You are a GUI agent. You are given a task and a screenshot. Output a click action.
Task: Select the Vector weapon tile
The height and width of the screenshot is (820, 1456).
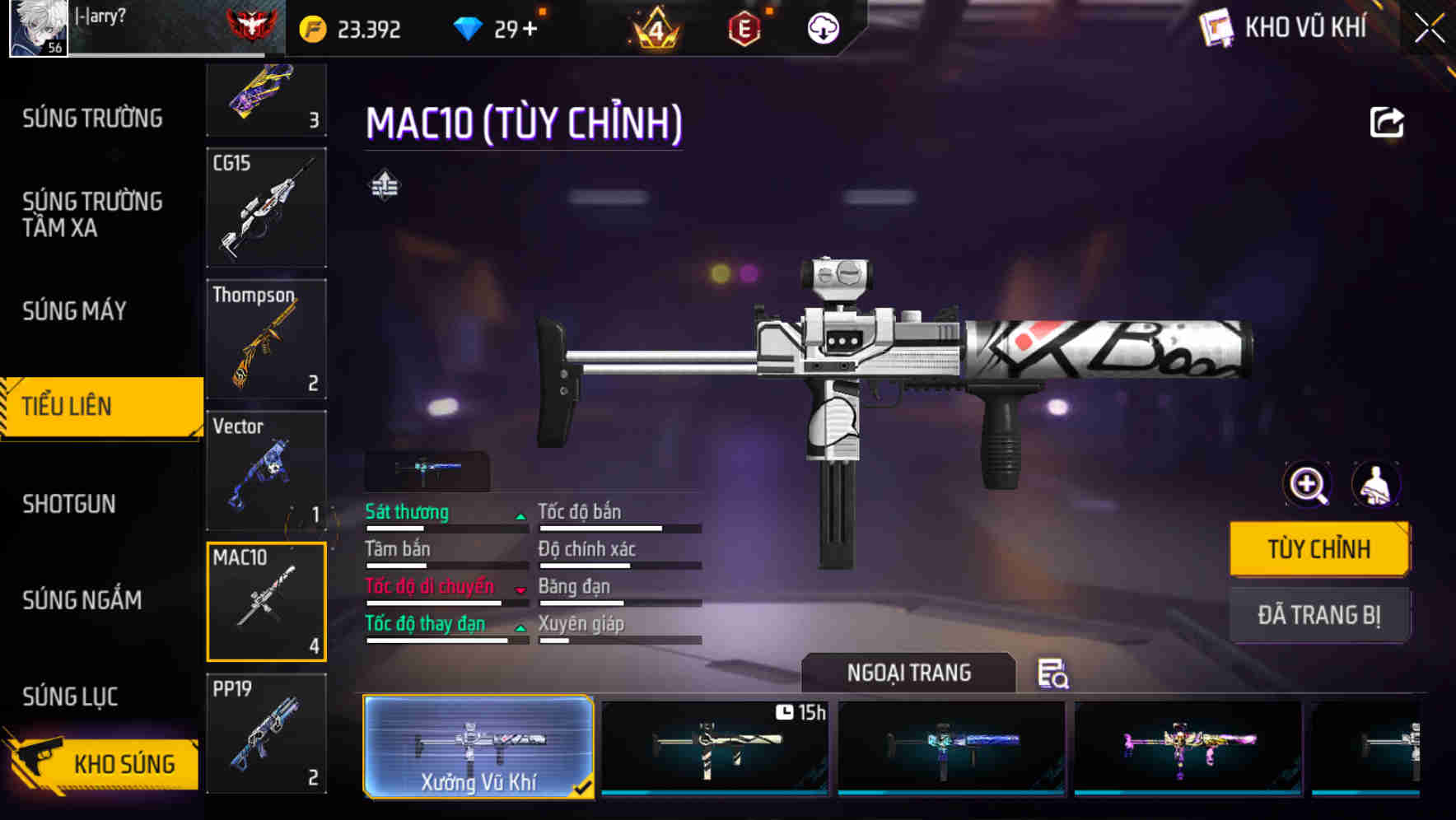[x=266, y=470]
